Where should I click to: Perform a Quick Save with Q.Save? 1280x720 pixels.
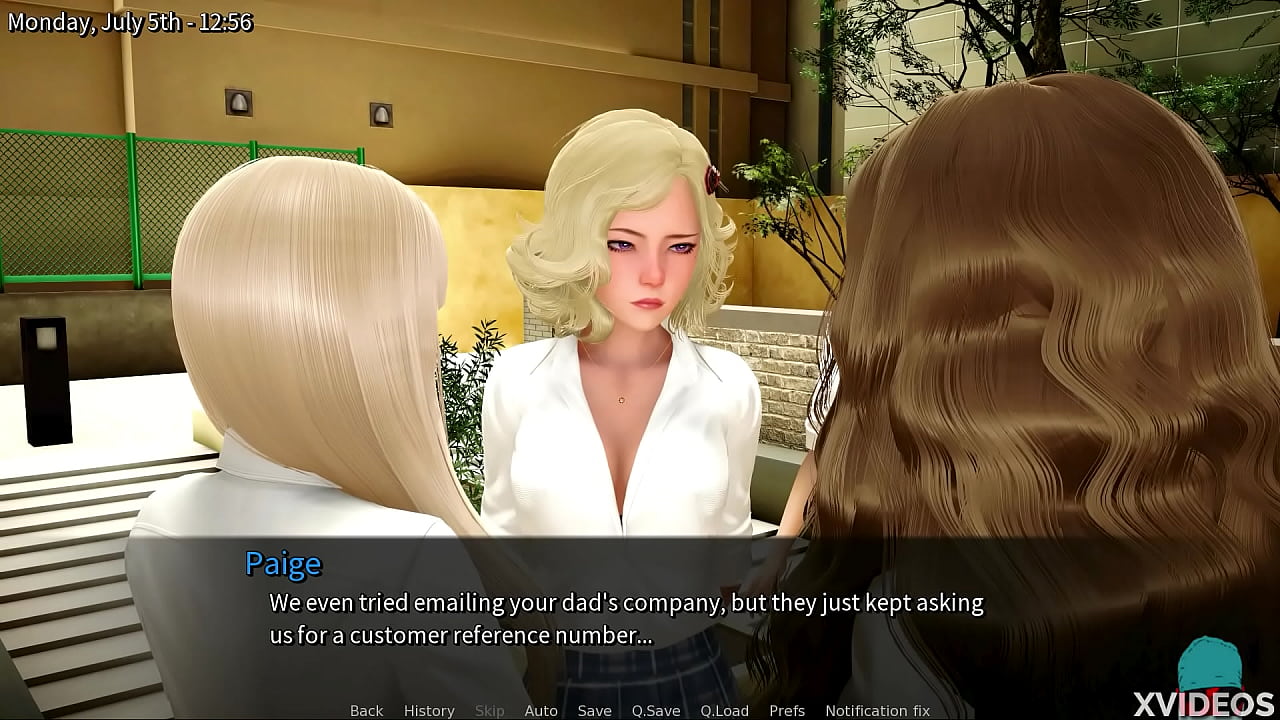pos(656,710)
